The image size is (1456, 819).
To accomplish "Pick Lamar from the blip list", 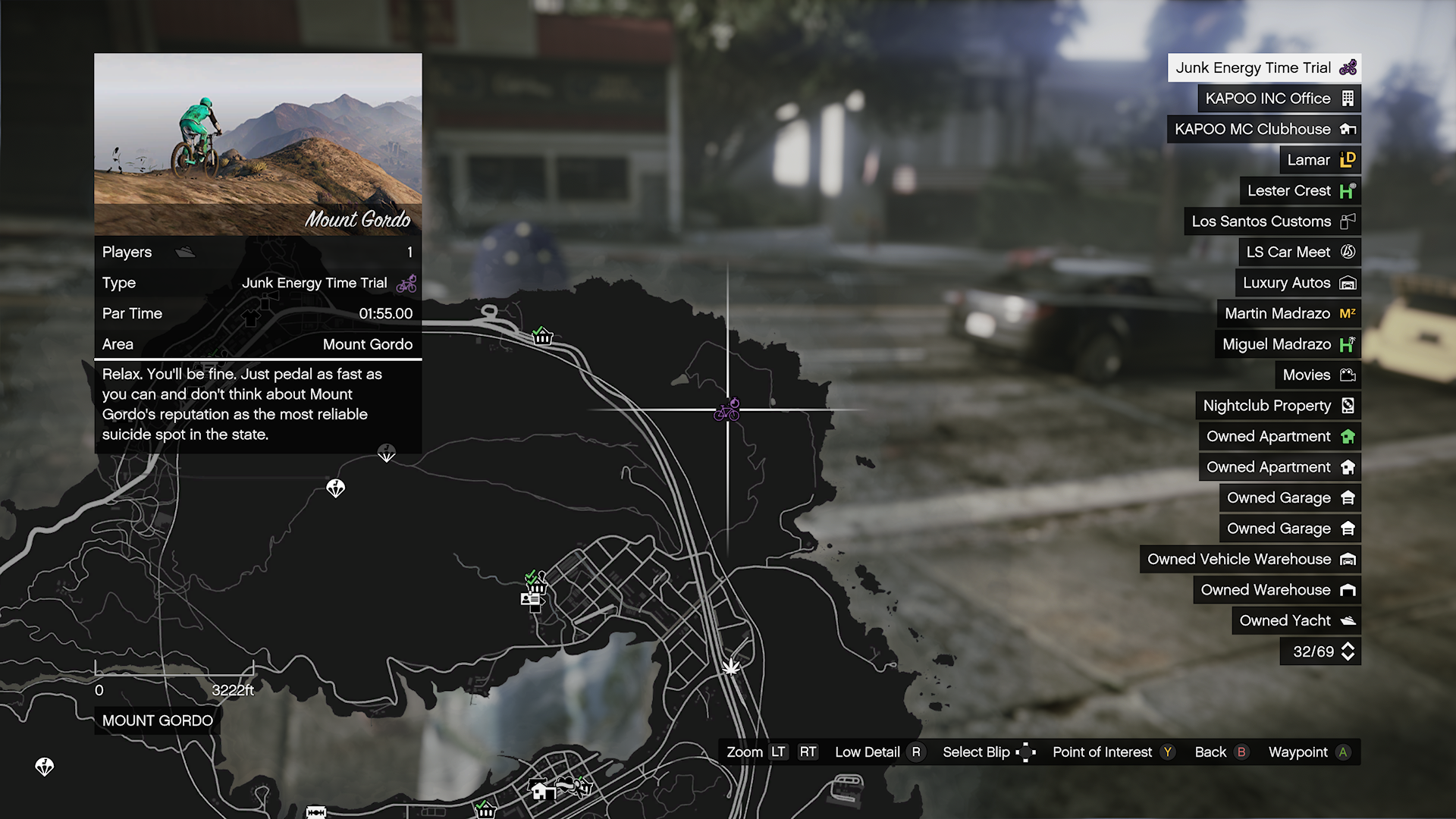I will coord(1319,160).
